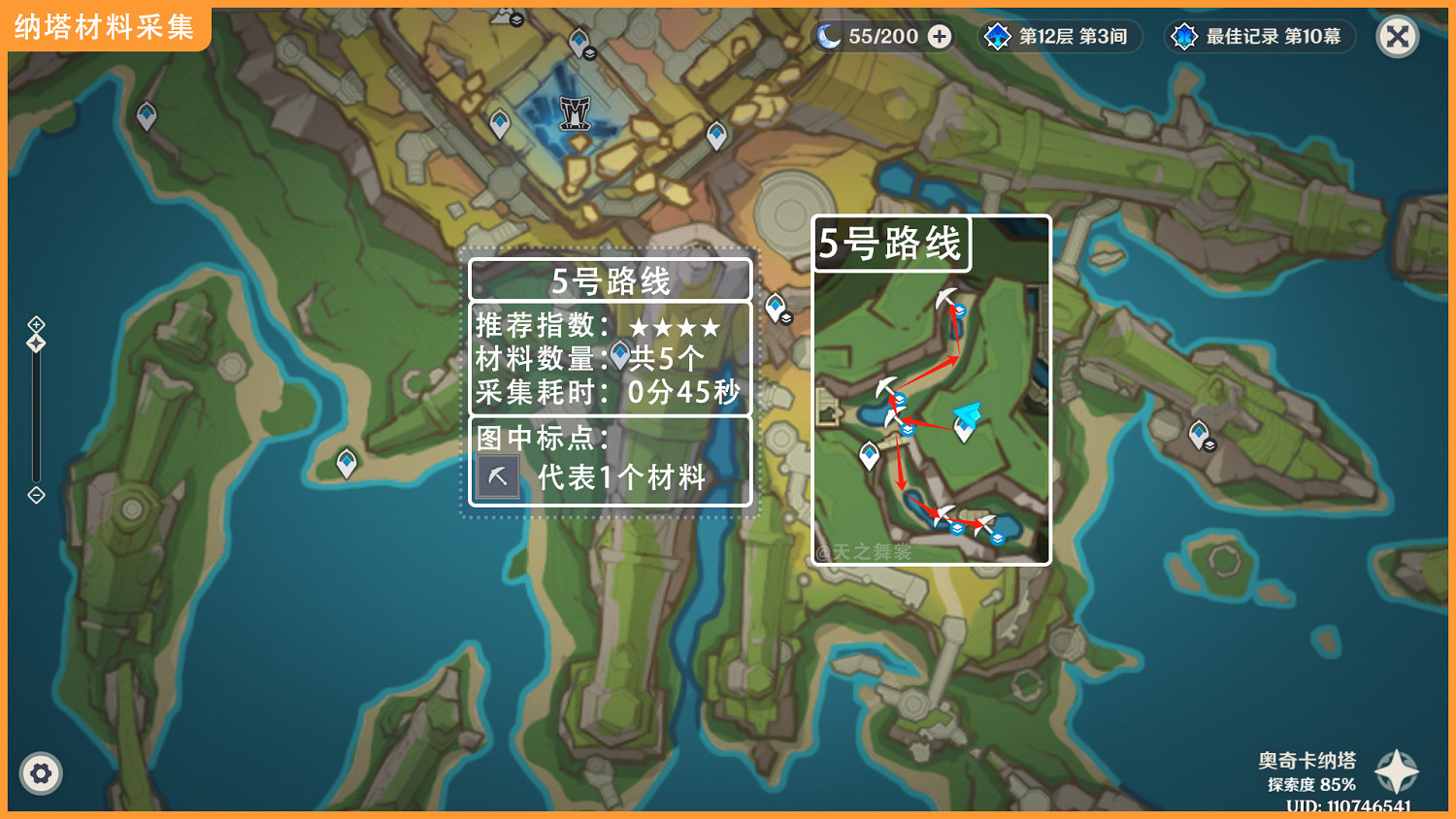Click the blue moon icon showing 55/200
This screenshot has height=819, width=1456.
click(828, 36)
